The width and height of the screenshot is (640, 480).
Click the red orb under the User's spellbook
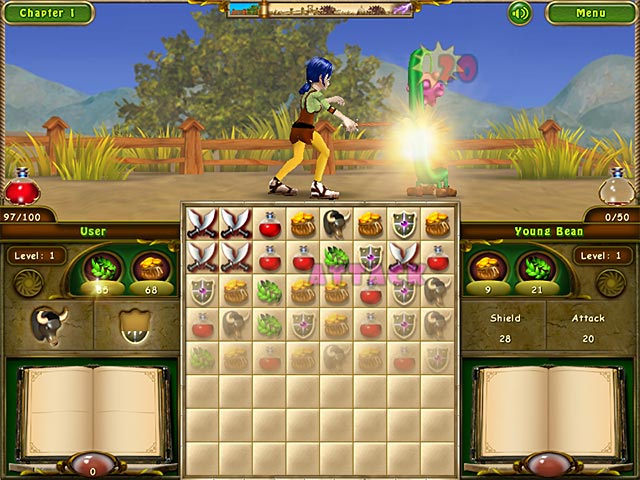92,466
